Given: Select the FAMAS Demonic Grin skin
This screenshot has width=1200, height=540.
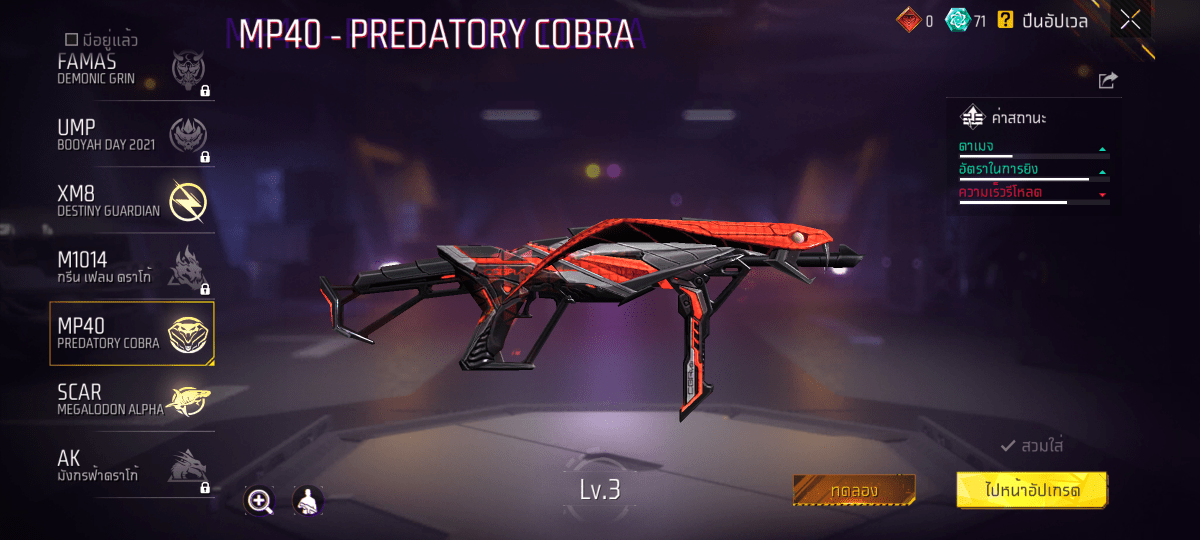Looking at the screenshot, I should click(x=132, y=70).
